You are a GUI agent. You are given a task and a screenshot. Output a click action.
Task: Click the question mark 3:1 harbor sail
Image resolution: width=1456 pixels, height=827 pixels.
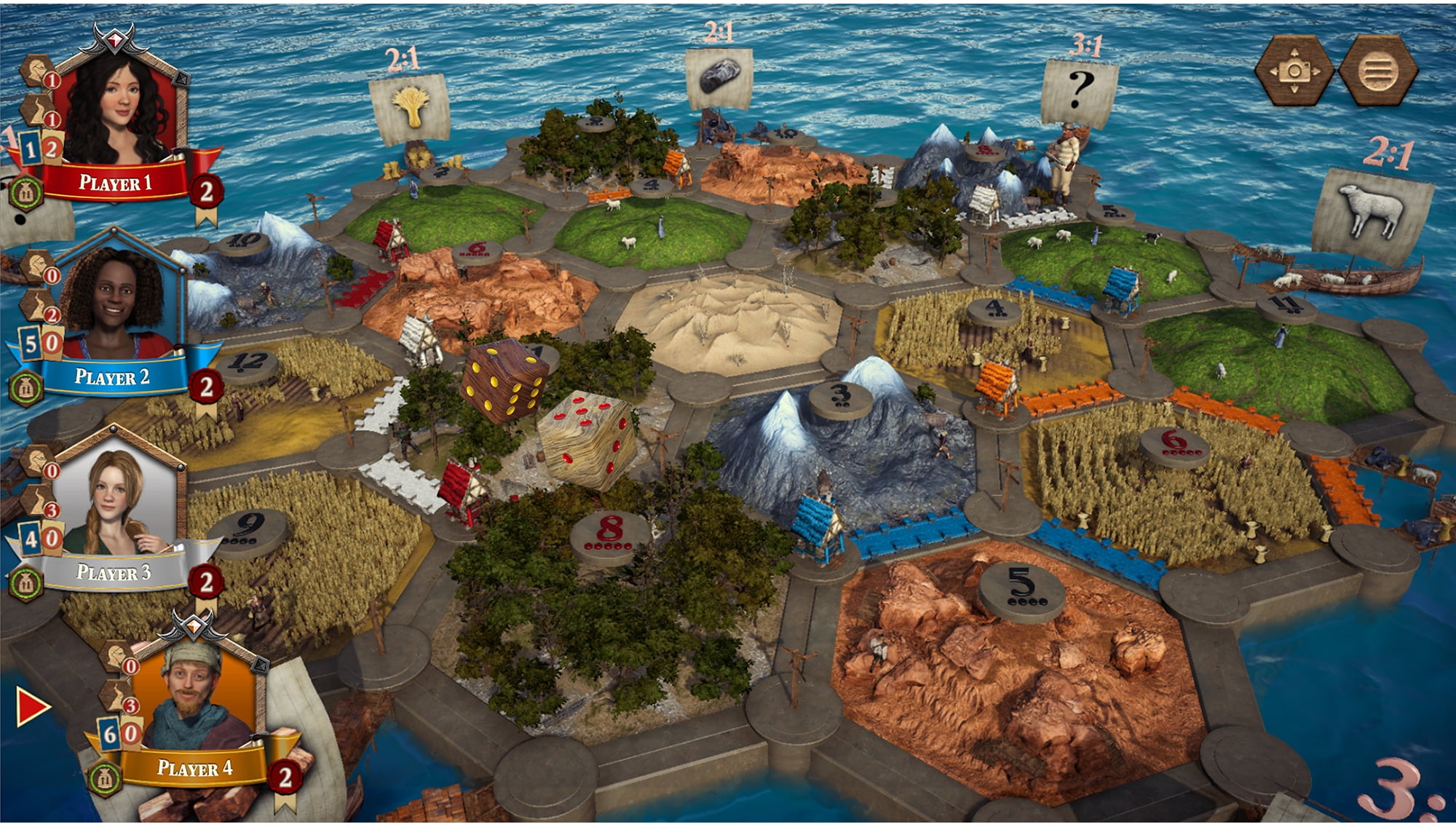(1080, 91)
